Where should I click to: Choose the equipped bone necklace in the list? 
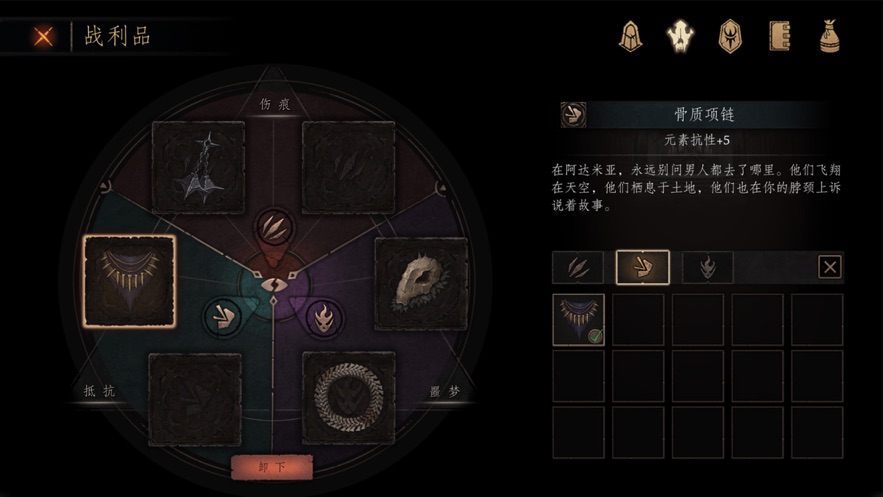pos(579,320)
